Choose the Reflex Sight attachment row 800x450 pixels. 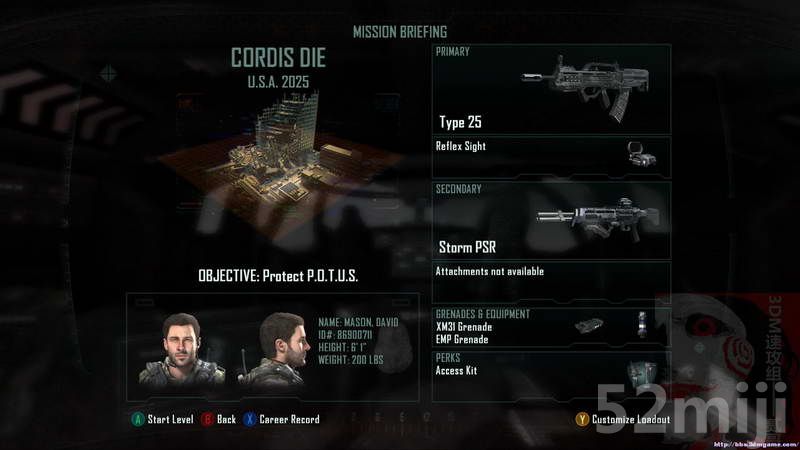click(551, 157)
